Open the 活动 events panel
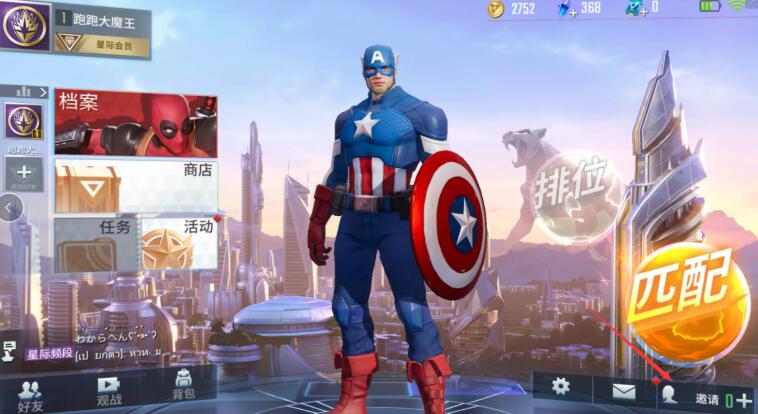Screen dimensions: 758x414 pos(178,245)
